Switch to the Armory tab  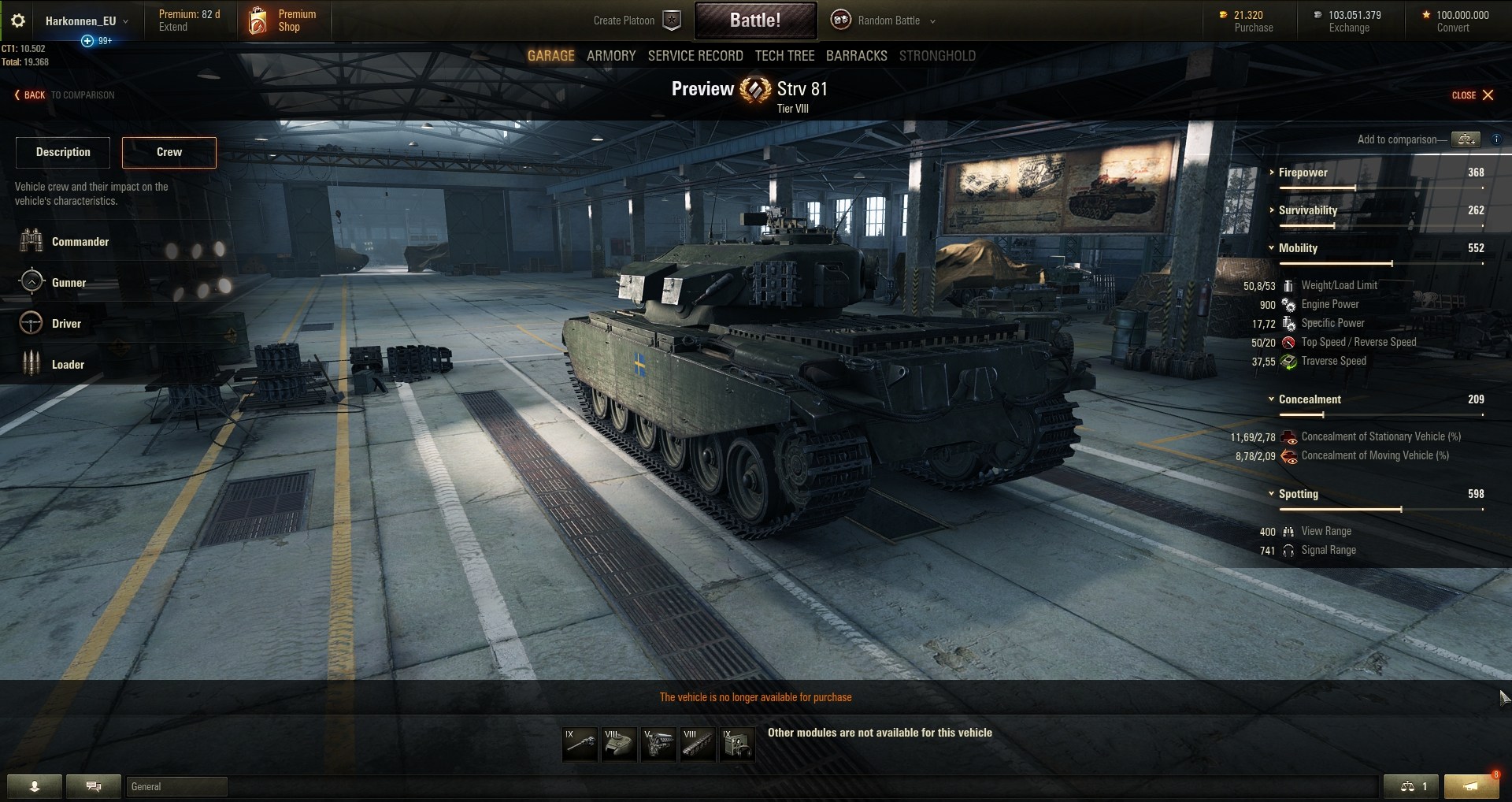(x=610, y=56)
